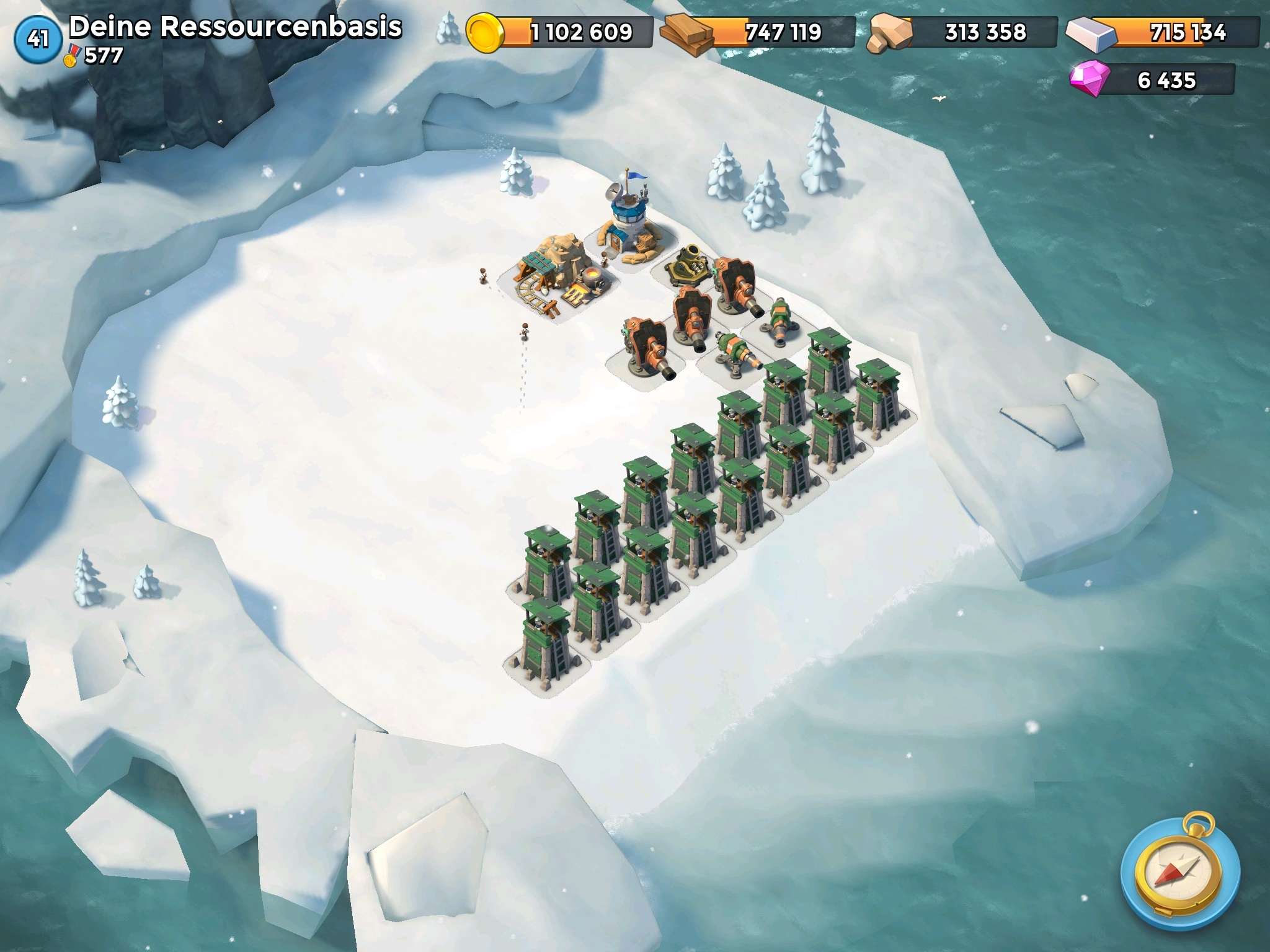Choose the stone resource bar
The image size is (1270, 952).
(962, 32)
